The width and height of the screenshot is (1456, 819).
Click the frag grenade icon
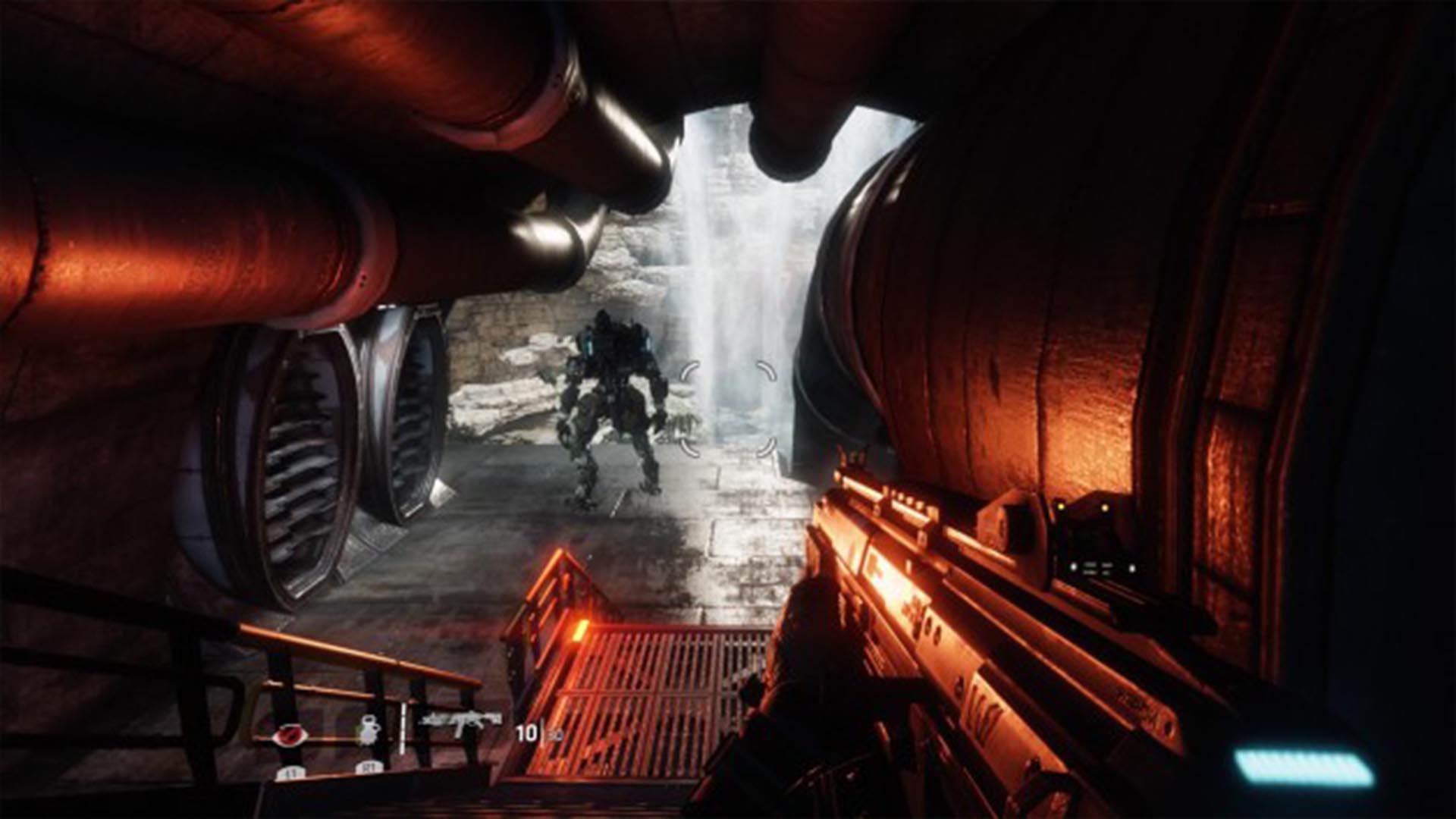369,731
